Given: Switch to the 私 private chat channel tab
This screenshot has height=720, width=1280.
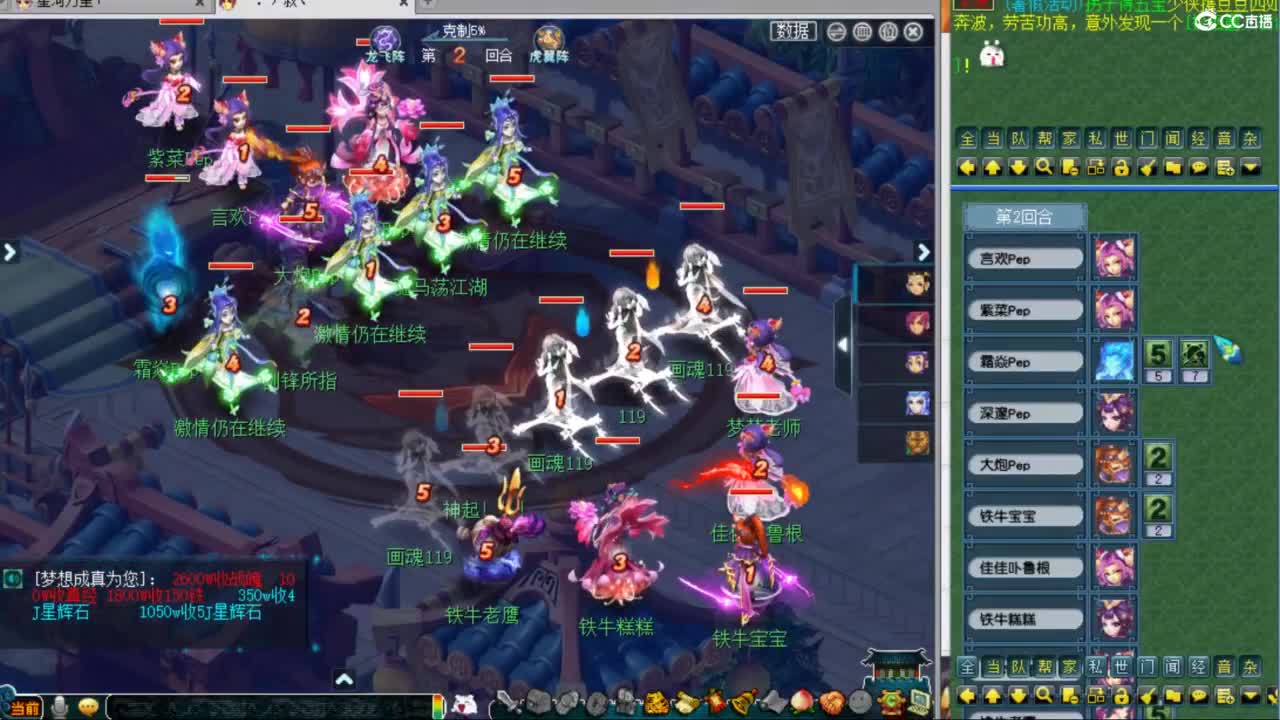Looking at the screenshot, I should tap(1093, 139).
